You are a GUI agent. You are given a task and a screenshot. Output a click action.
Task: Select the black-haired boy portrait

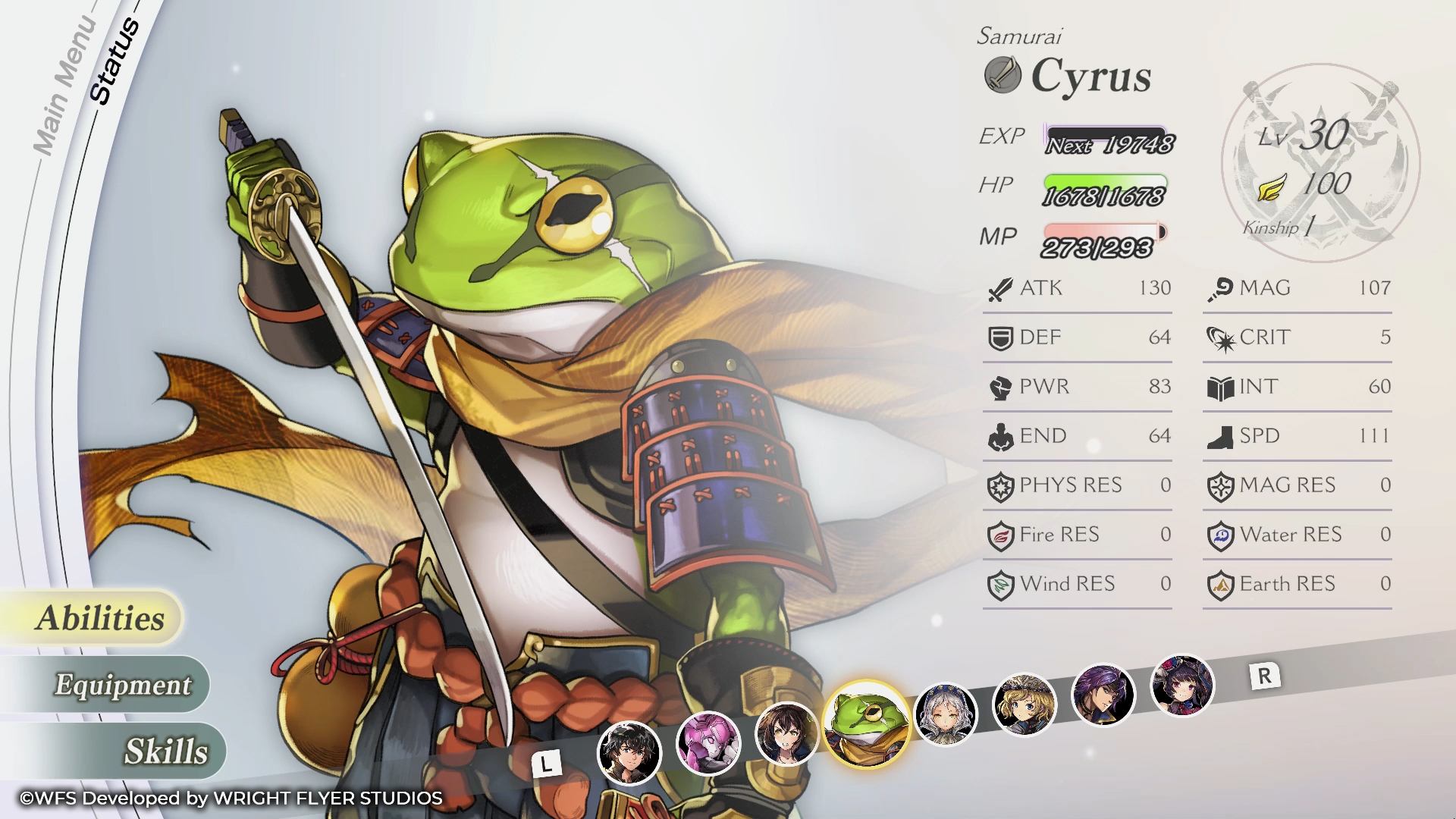629,752
